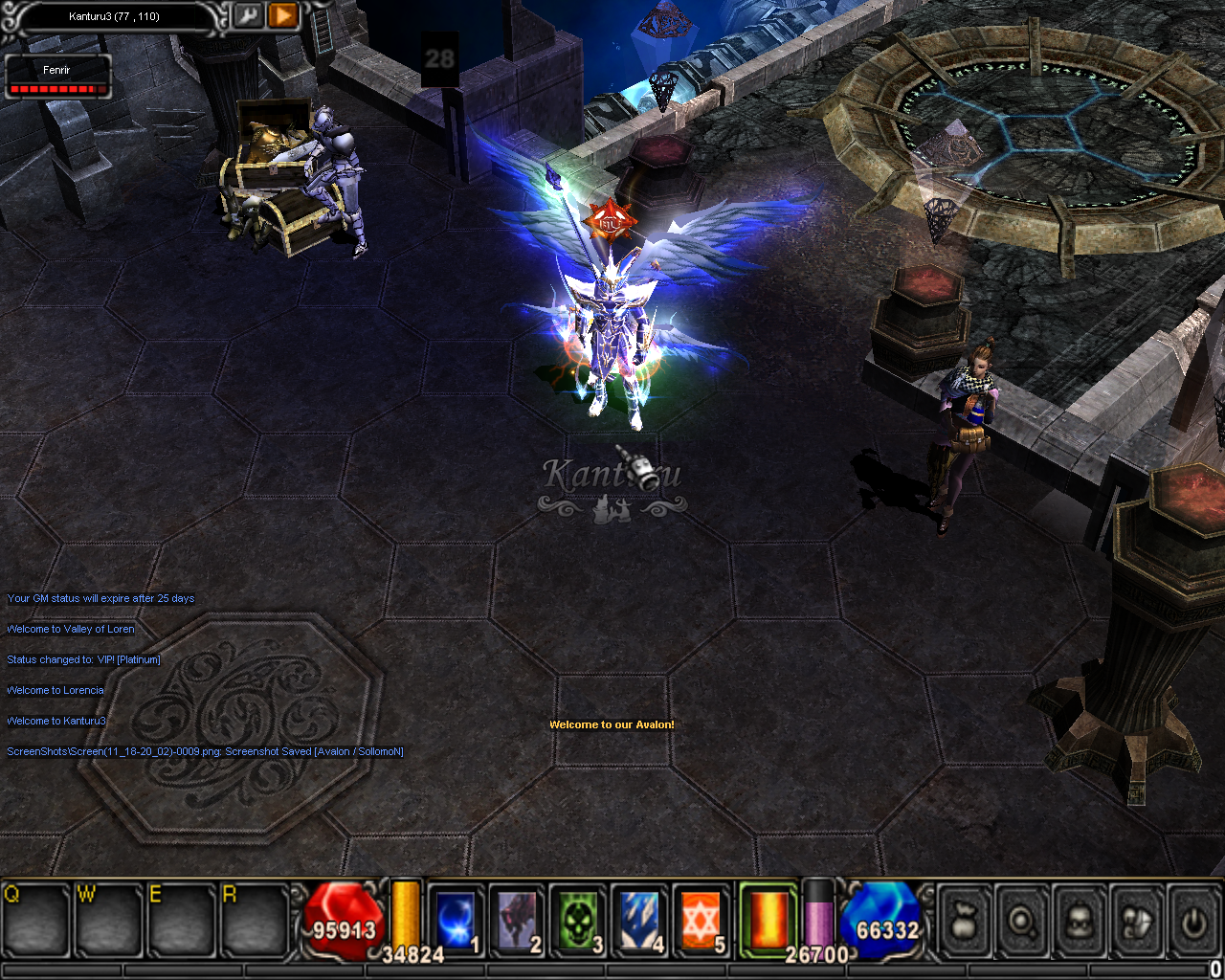Click the stone button left of power

(x=1137, y=922)
